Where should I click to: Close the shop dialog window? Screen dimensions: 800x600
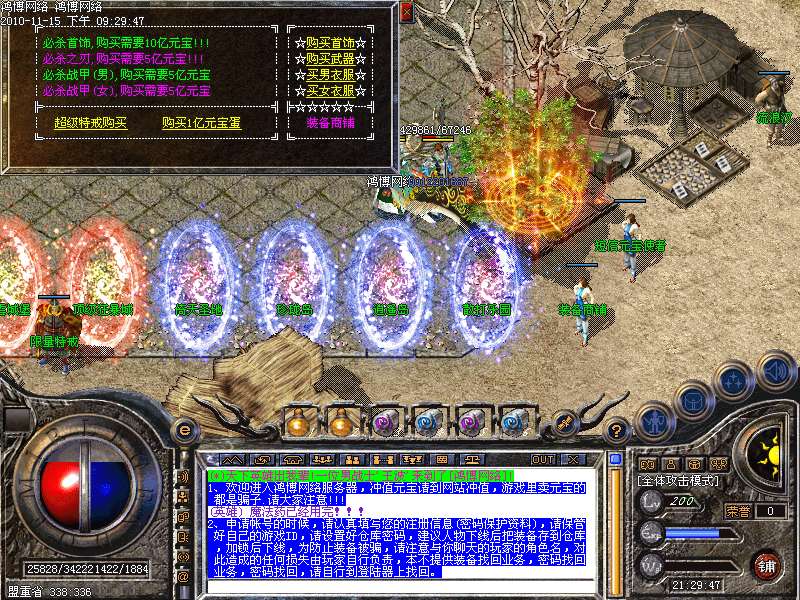(405, 13)
